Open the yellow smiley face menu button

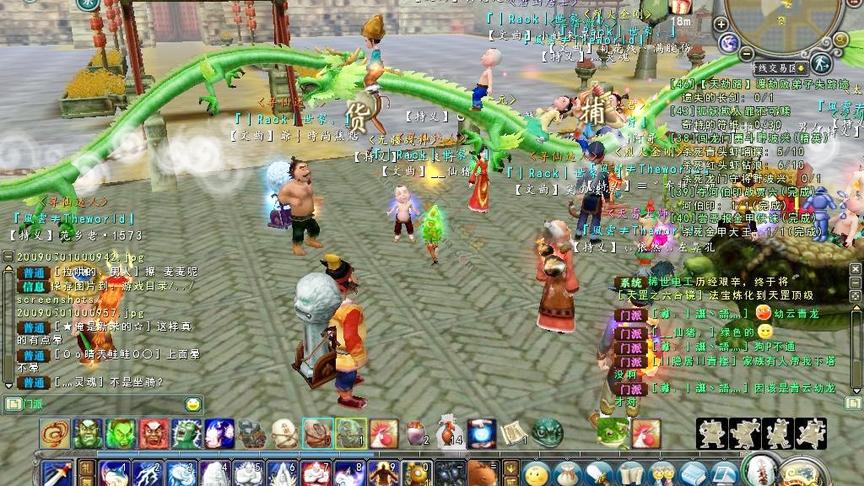point(537,473)
